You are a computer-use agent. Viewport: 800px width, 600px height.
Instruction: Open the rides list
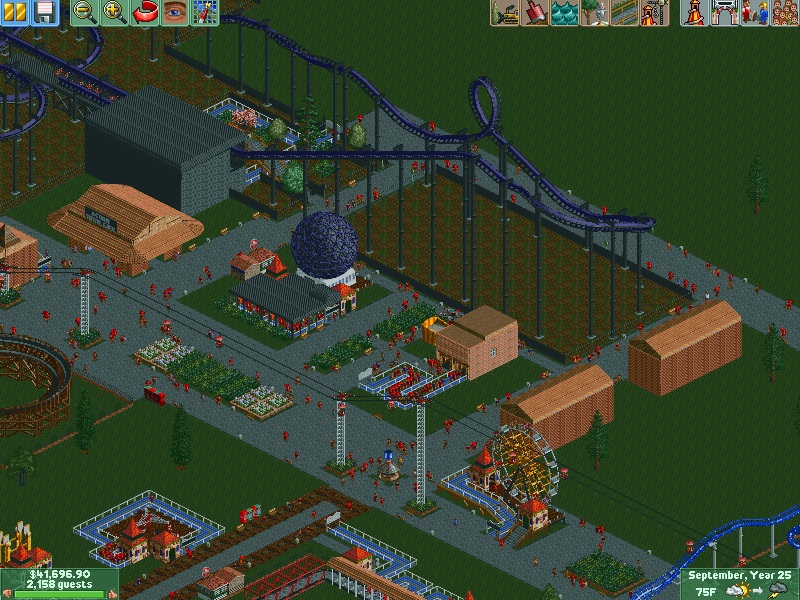point(693,13)
